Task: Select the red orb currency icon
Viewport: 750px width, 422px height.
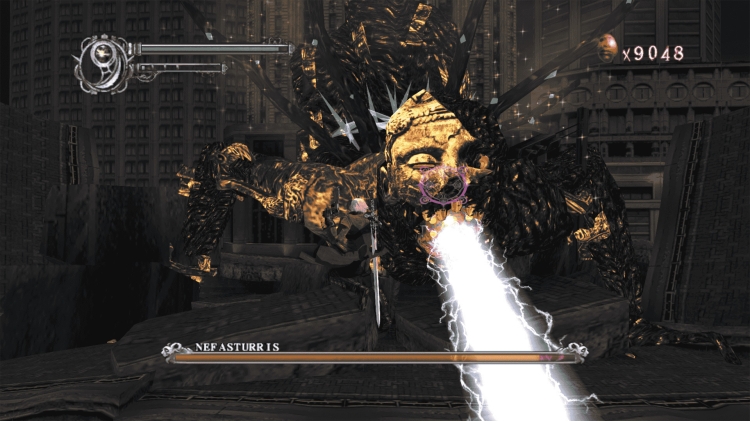Action: (607, 44)
